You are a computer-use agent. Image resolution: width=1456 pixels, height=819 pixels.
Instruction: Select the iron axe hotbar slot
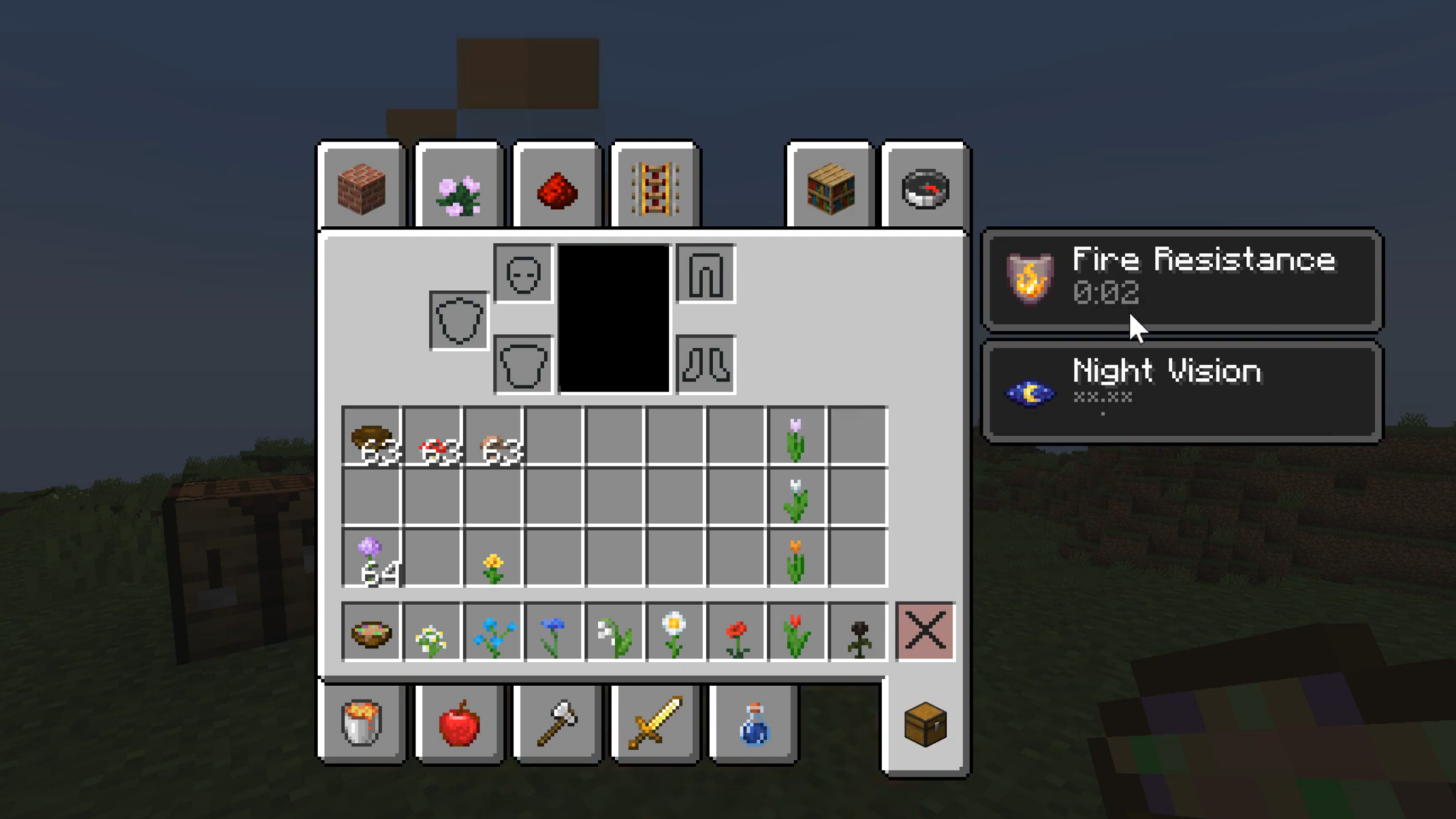point(557,723)
